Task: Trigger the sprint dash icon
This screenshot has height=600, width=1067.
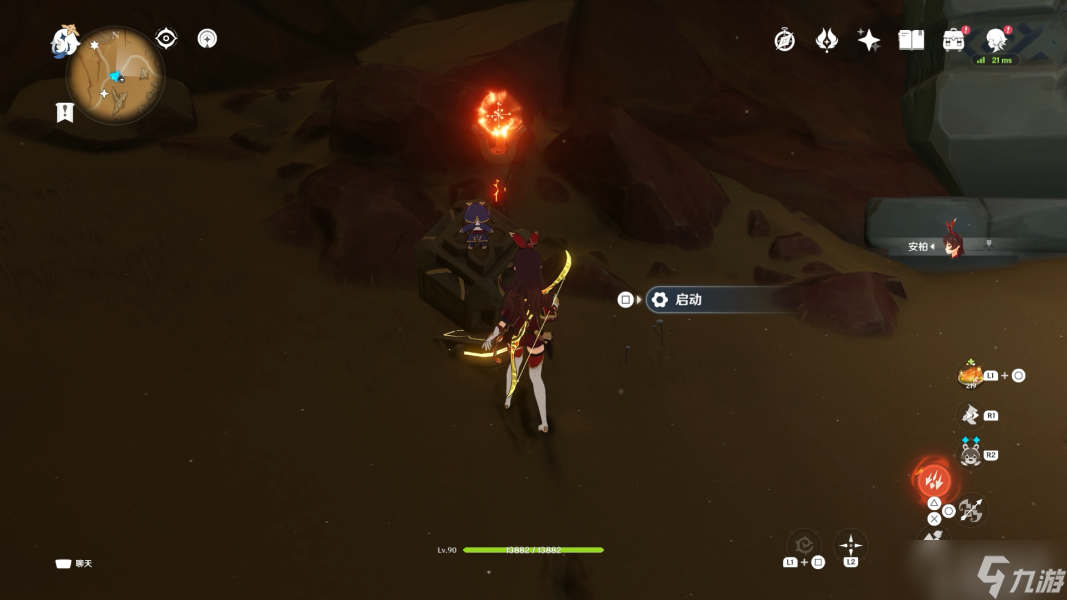Action: pyautogui.click(x=969, y=414)
